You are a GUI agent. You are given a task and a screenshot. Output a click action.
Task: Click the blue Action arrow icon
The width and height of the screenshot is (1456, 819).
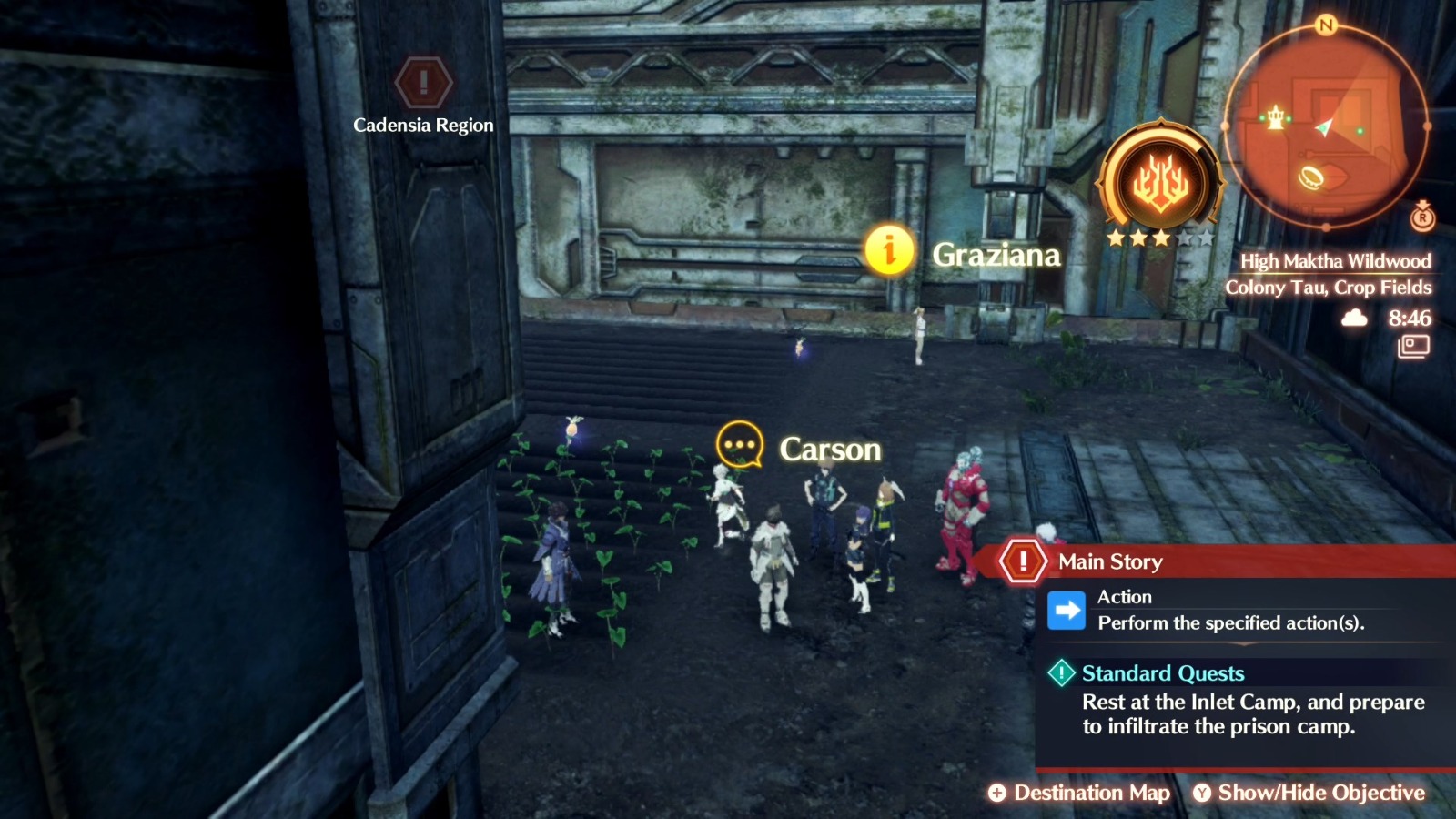(x=1065, y=610)
